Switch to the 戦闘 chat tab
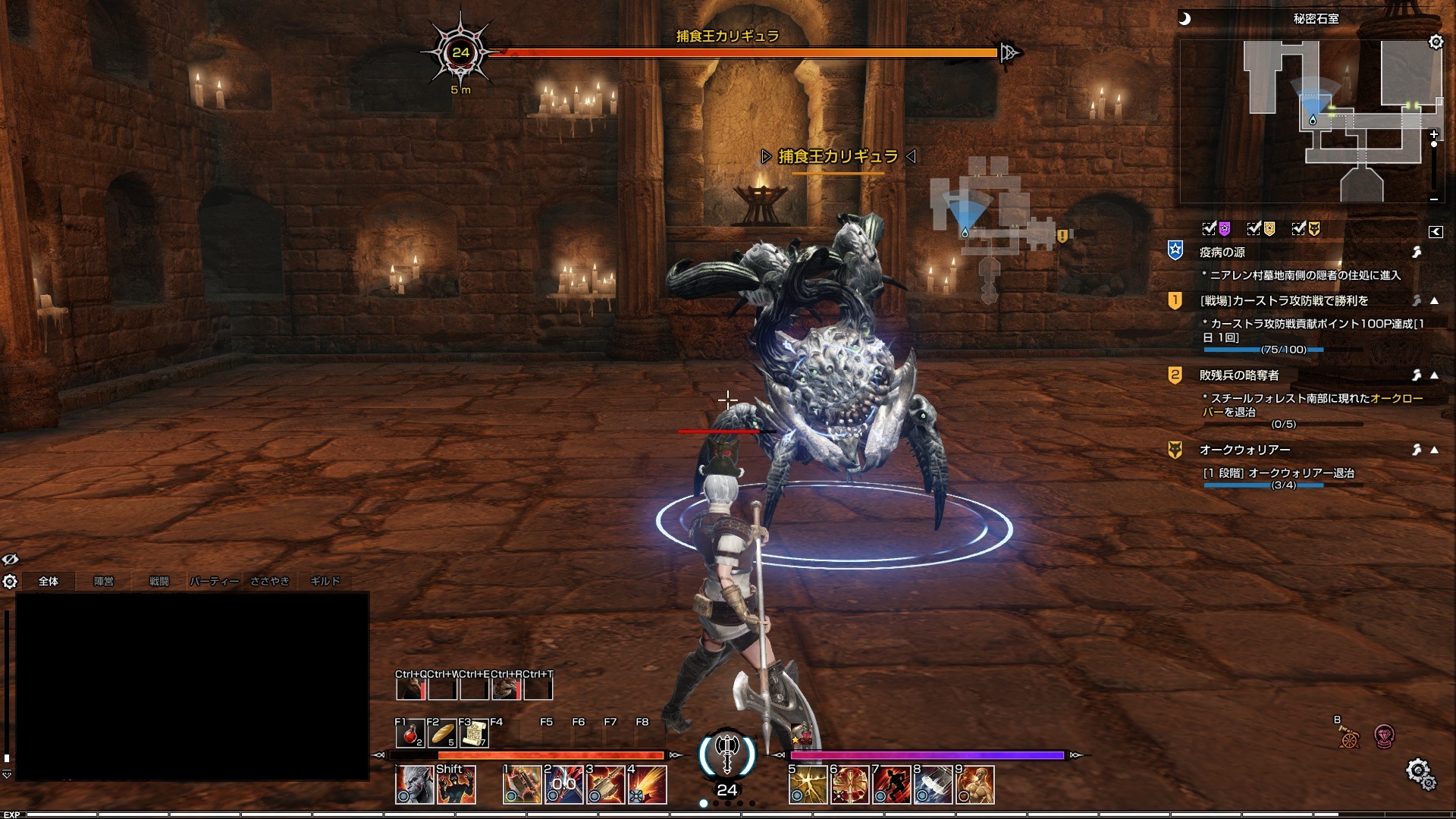Image resolution: width=1456 pixels, height=819 pixels. (x=158, y=581)
